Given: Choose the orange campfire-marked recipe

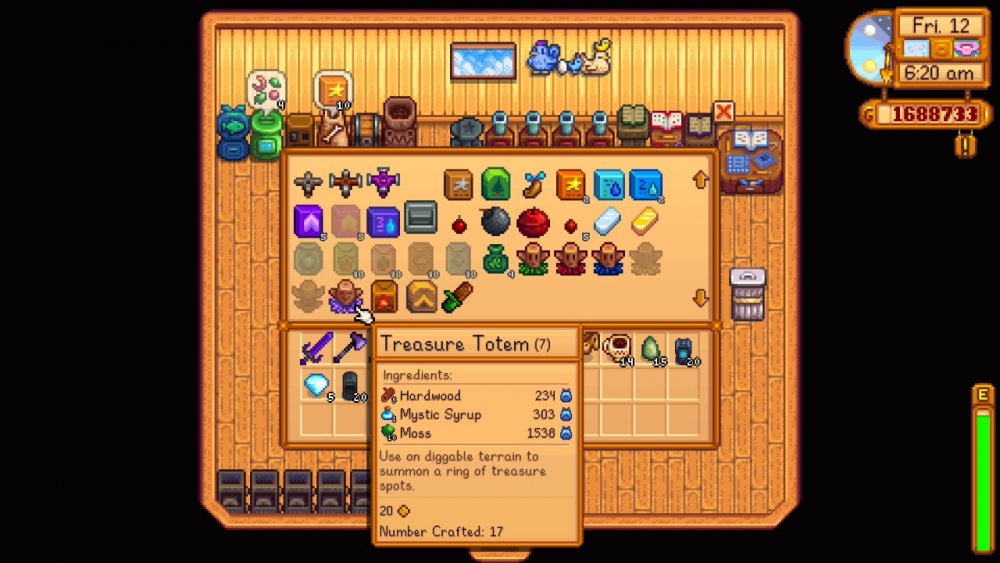Looking at the screenshot, I should pyautogui.click(x=383, y=296).
